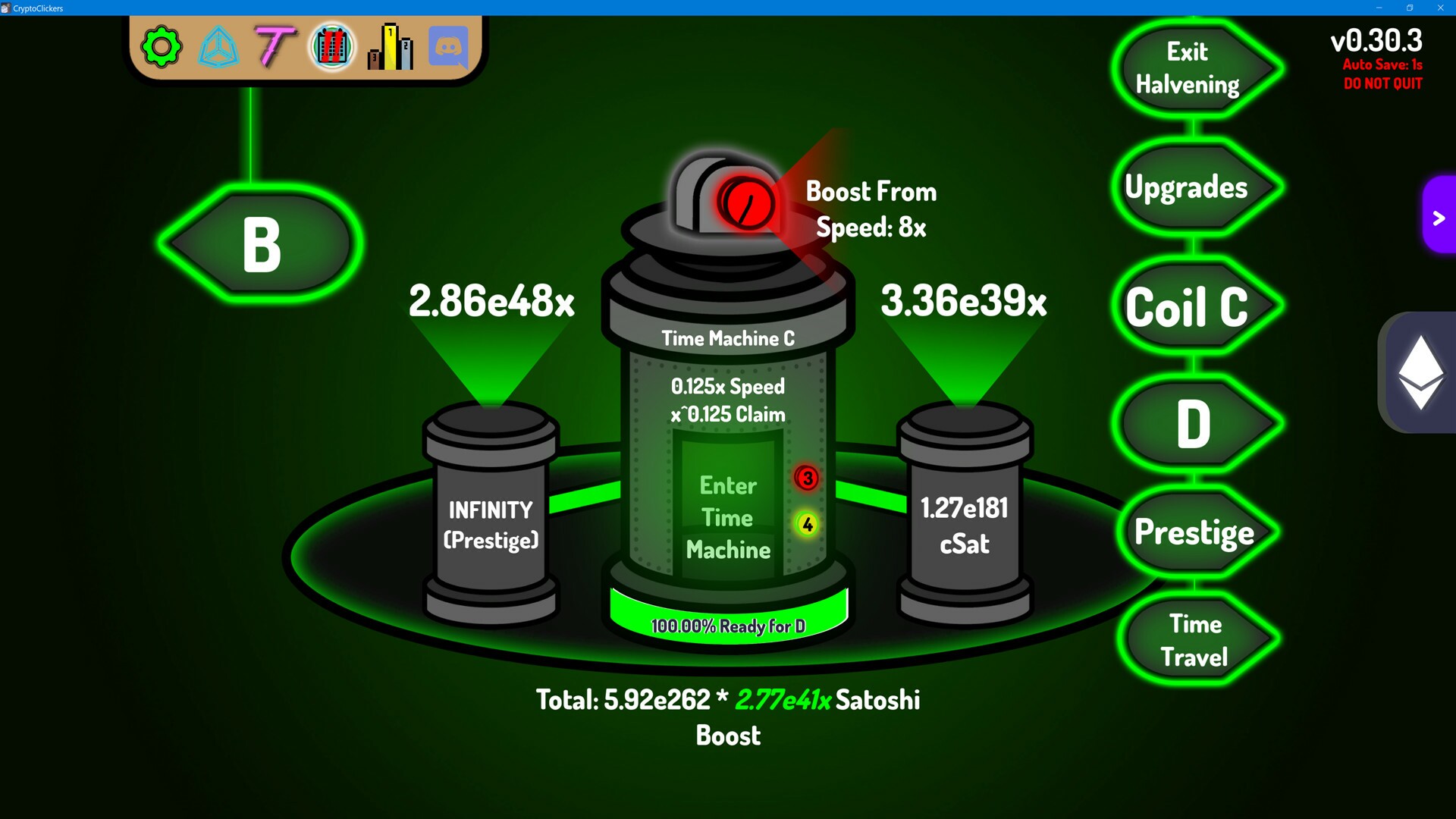The width and height of the screenshot is (1456, 819).
Task: Select the blue wireframe cube icon
Action: 218,47
